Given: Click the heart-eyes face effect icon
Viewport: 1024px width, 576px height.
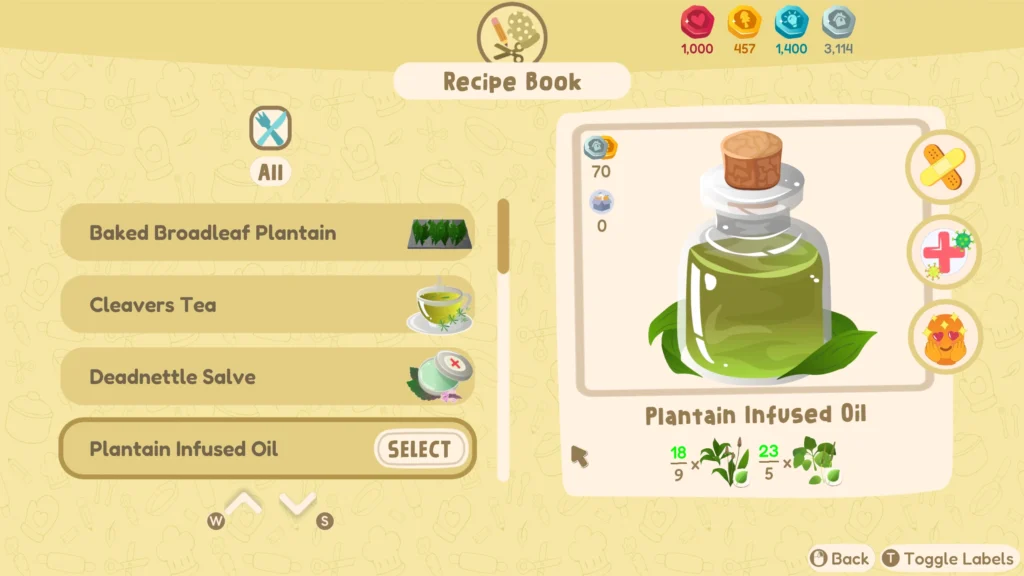Looking at the screenshot, I should coord(942,338).
